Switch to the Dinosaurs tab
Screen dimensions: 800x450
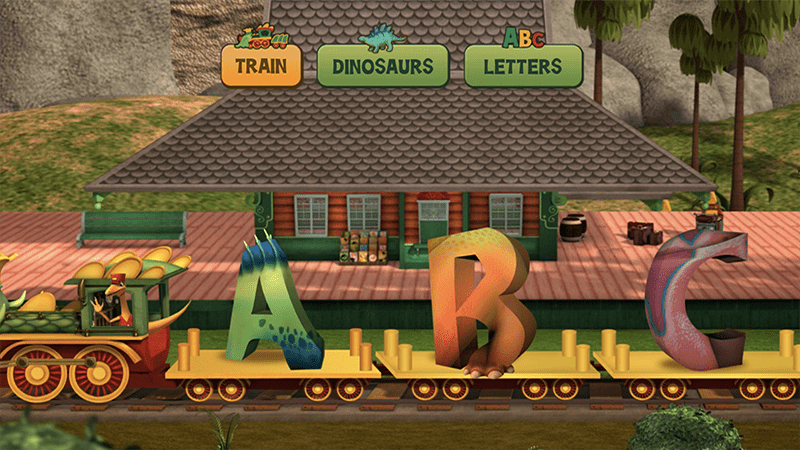pos(381,66)
